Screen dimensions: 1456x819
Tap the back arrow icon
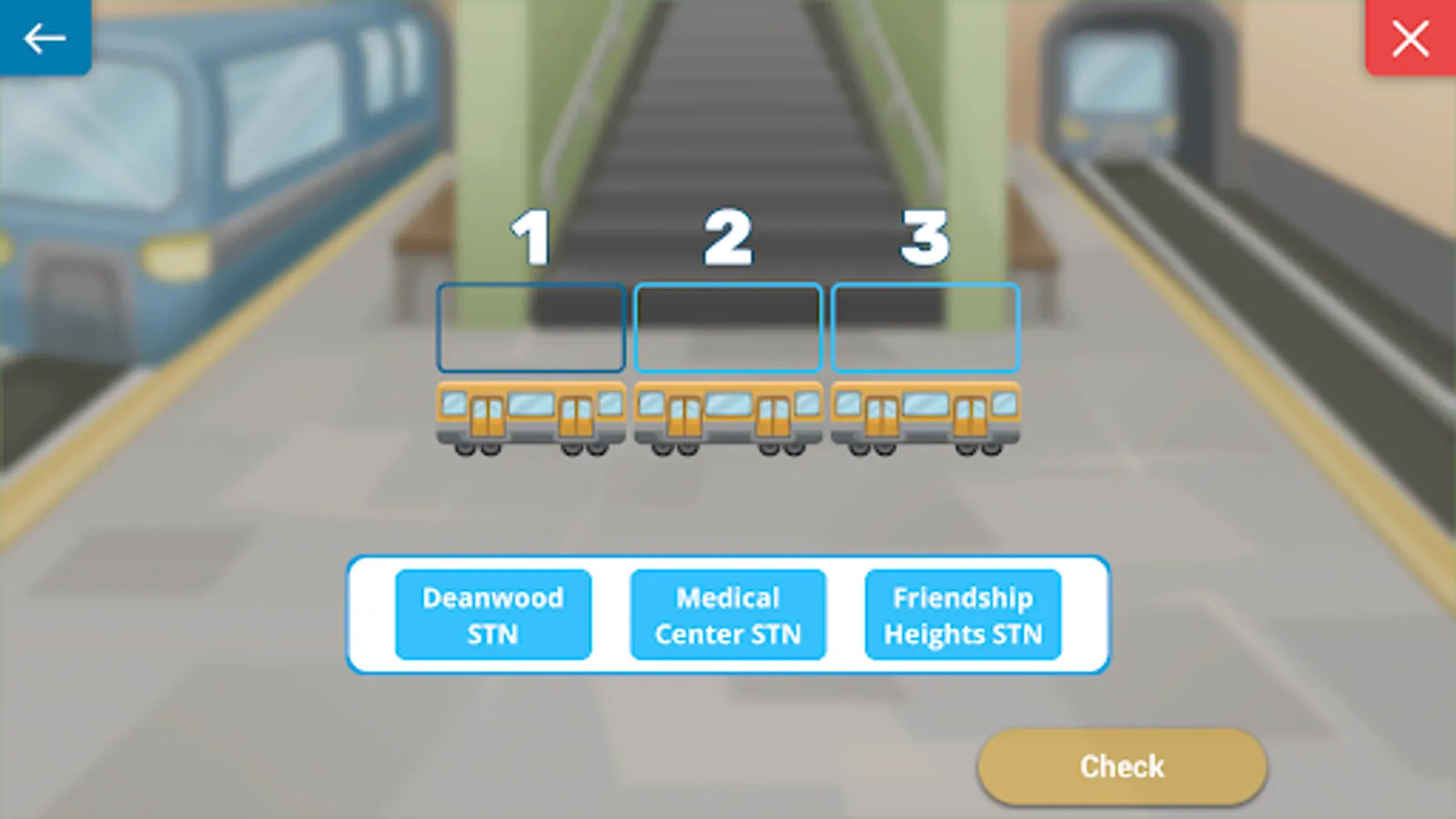pos(43,38)
